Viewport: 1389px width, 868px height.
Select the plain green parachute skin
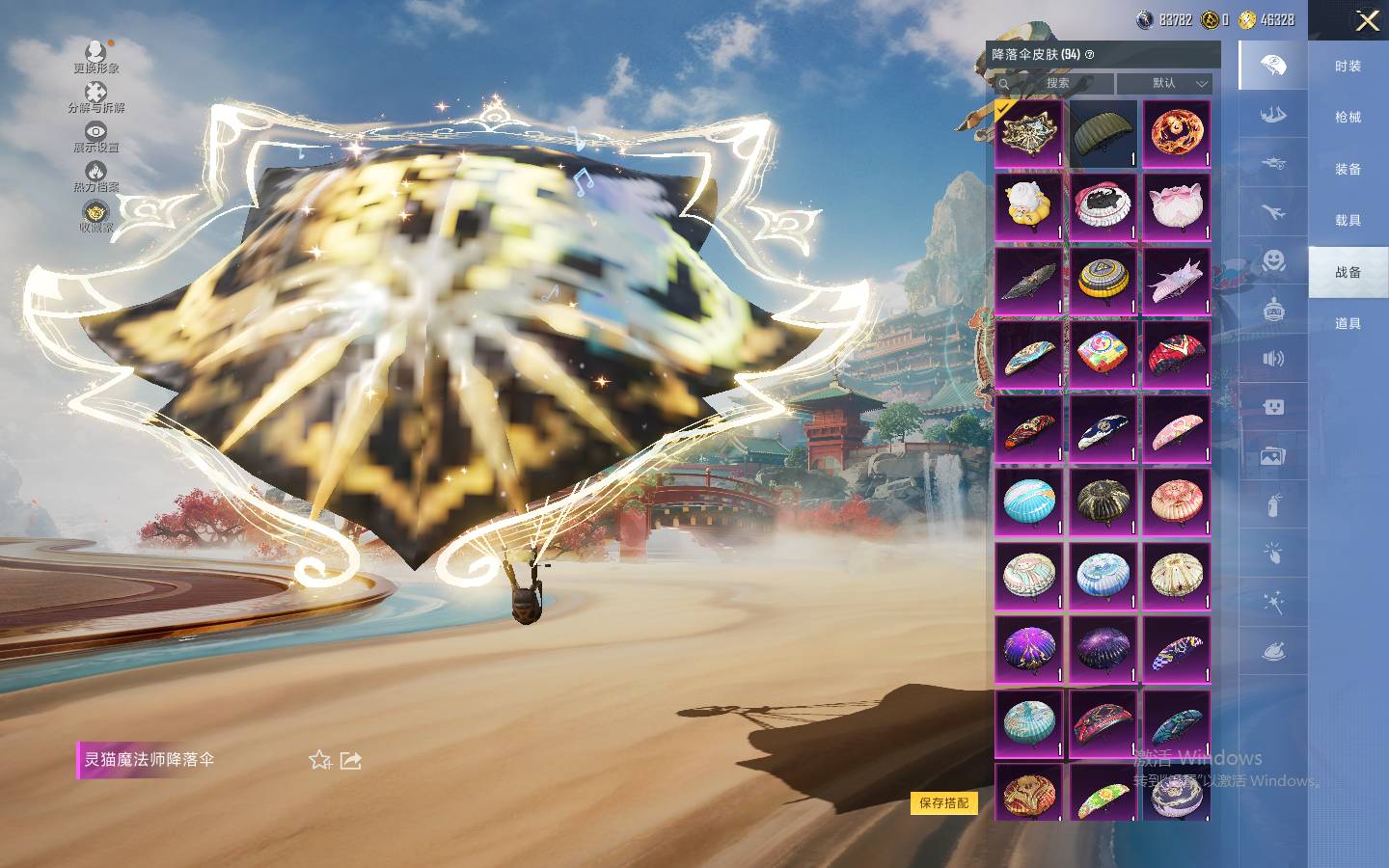[1103, 134]
